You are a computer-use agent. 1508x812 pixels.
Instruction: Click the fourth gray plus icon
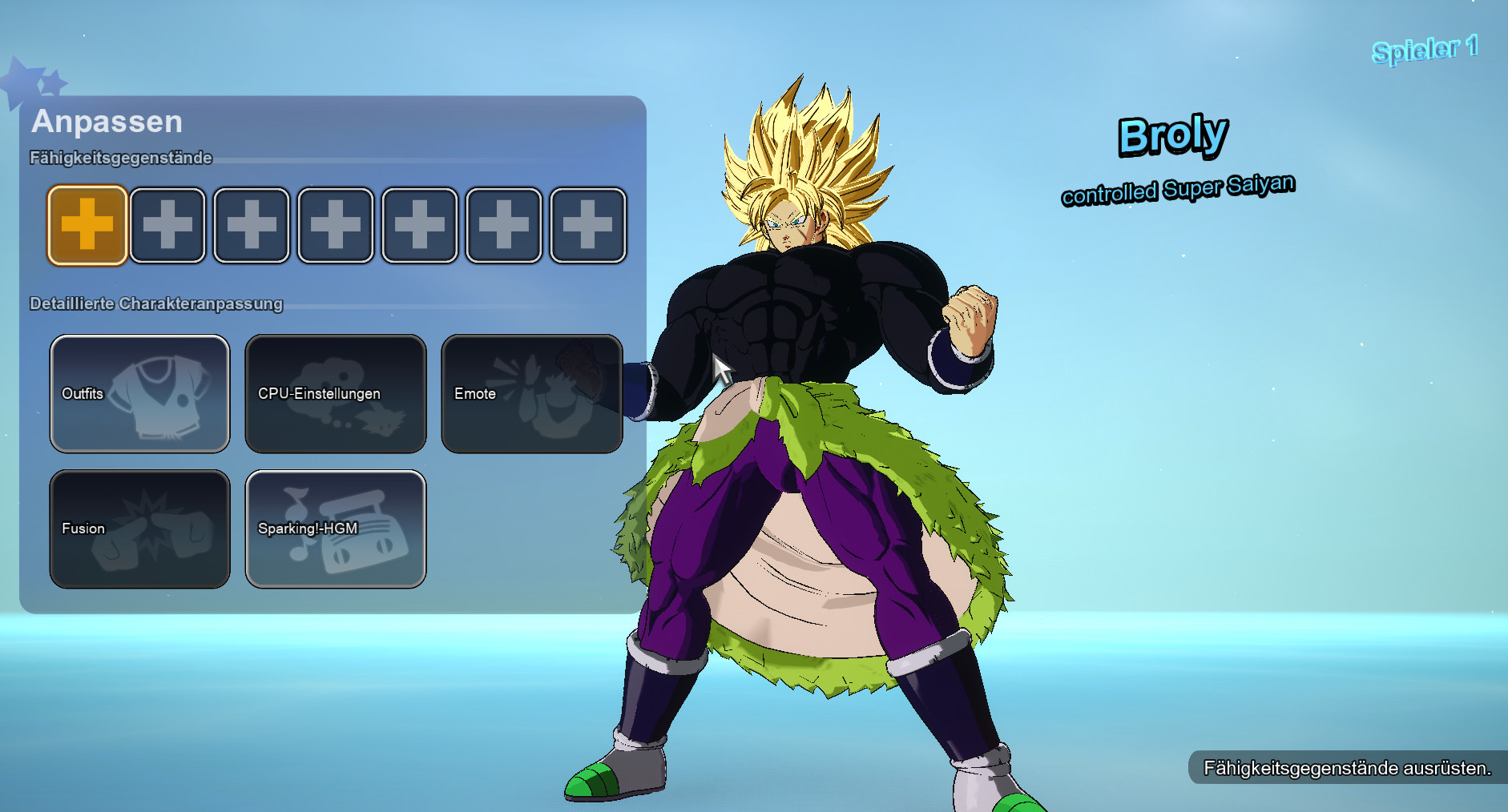pos(336,224)
